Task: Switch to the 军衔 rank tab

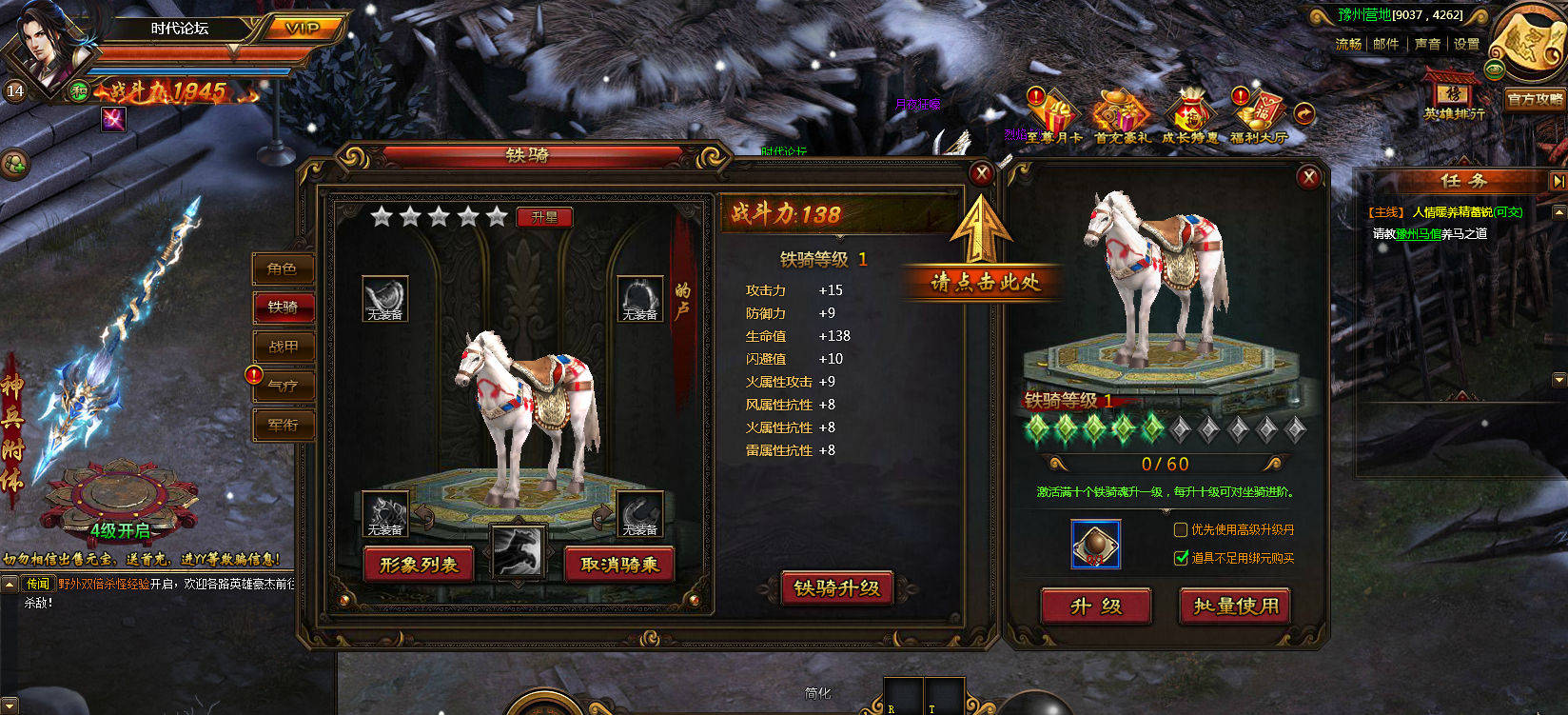Action: pyautogui.click(x=283, y=426)
